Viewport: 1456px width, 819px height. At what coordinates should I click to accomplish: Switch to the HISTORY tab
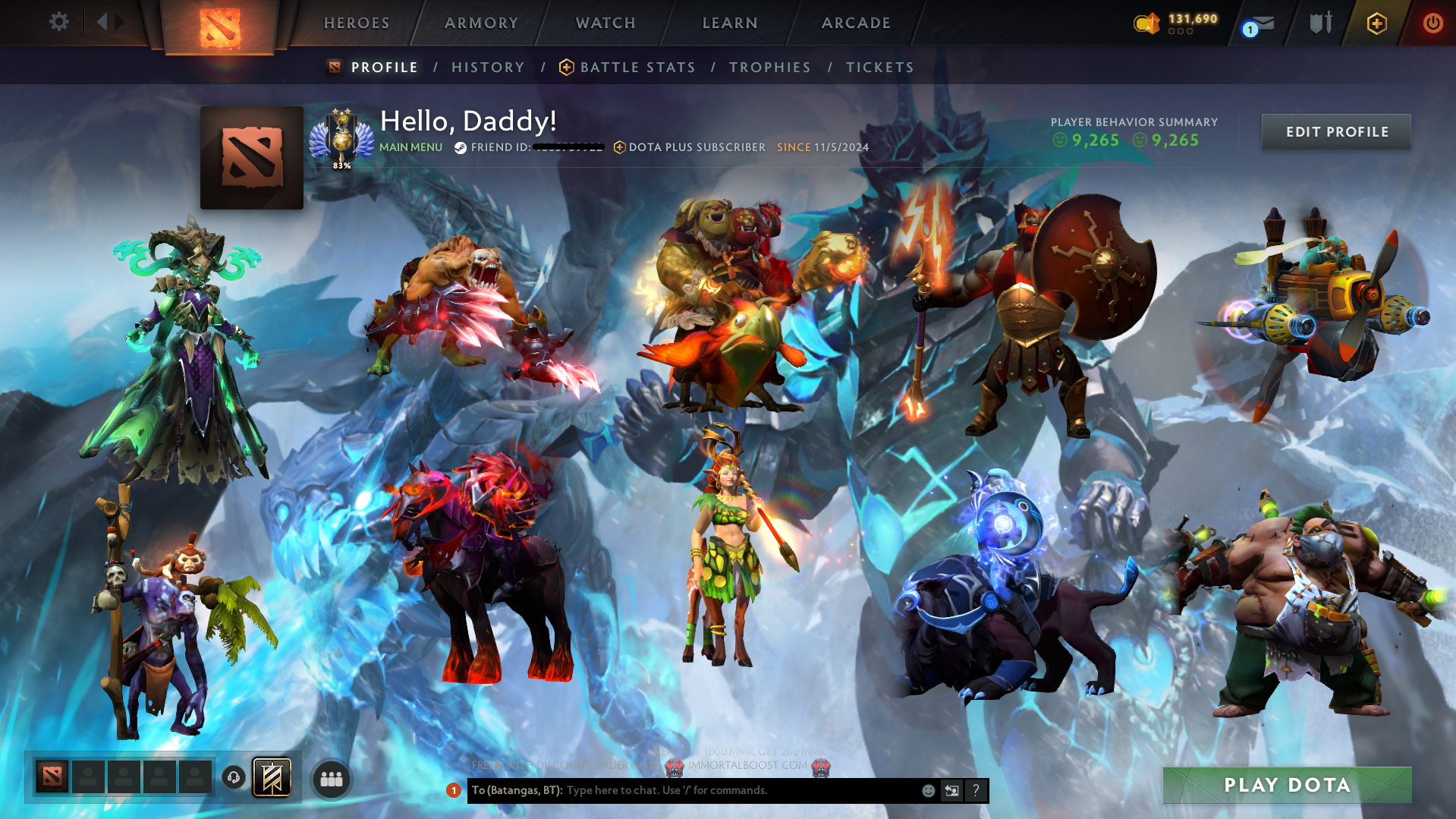(x=487, y=67)
